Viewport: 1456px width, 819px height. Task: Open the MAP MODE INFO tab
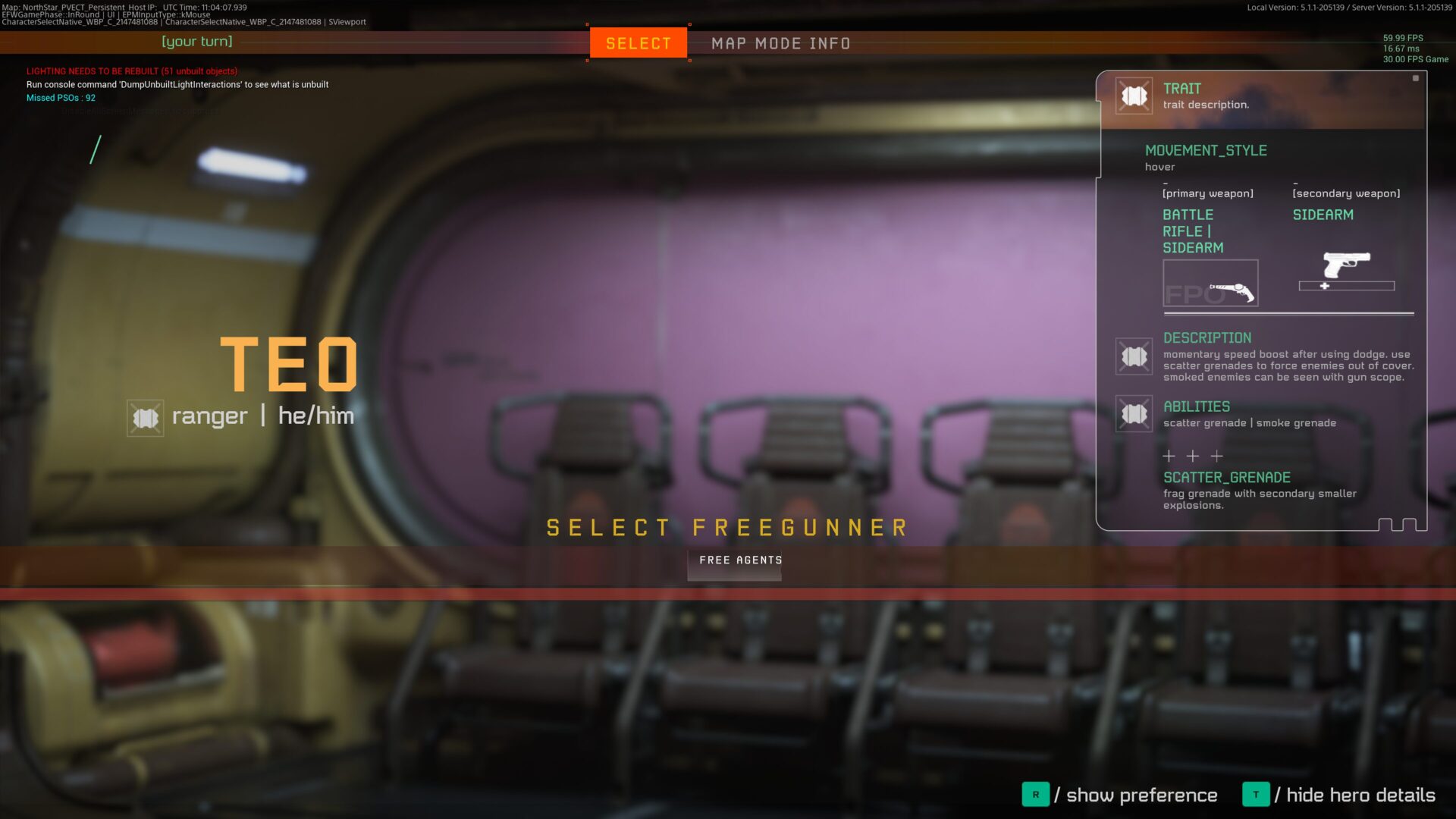pyautogui.click(x=780, y=43)
